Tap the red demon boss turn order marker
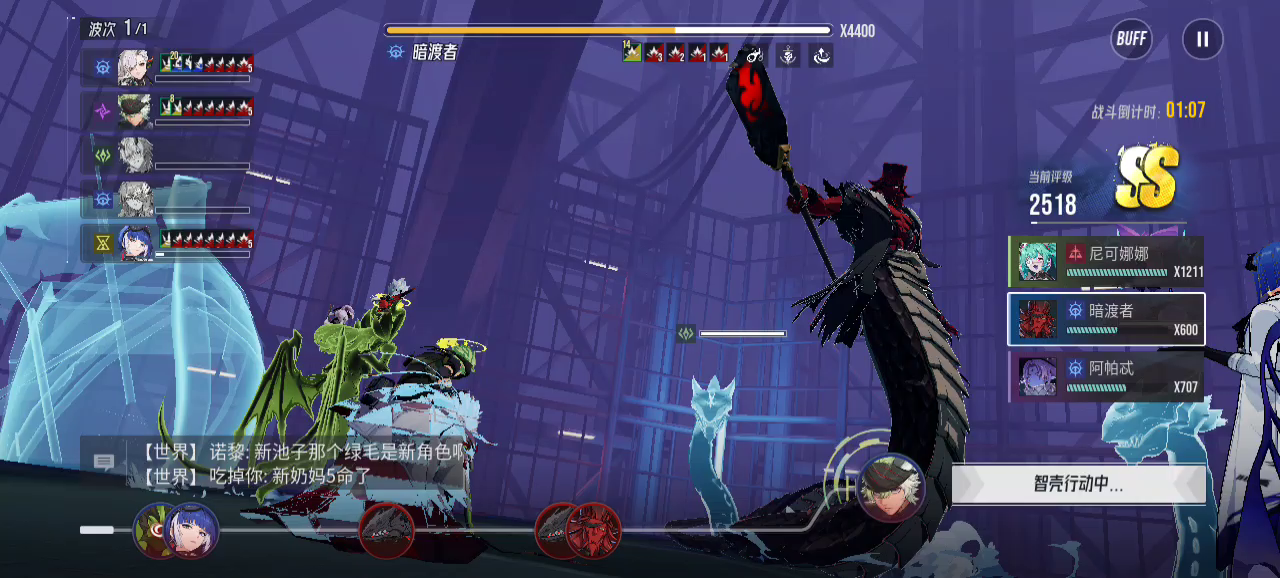This screenshot has height=578, width=1280. tap(593, 530)
